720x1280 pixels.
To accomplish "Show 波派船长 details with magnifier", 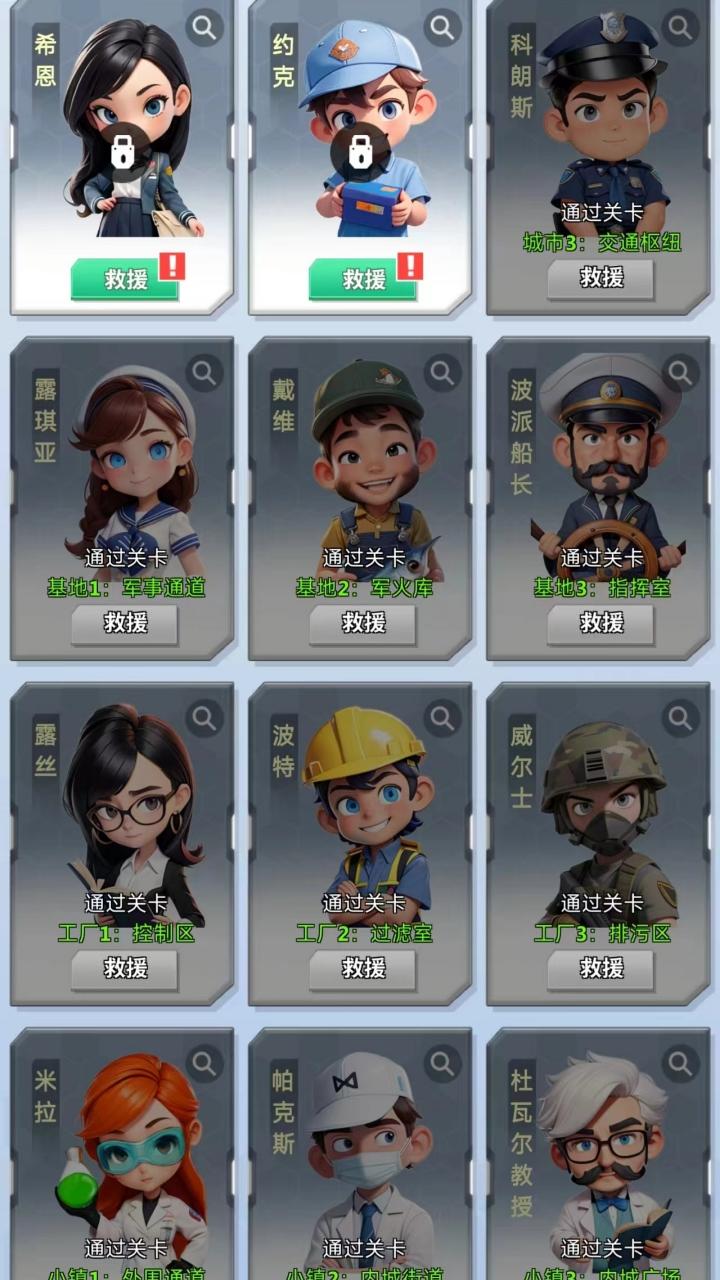I will pyautogui.click(x=680, y=373).
